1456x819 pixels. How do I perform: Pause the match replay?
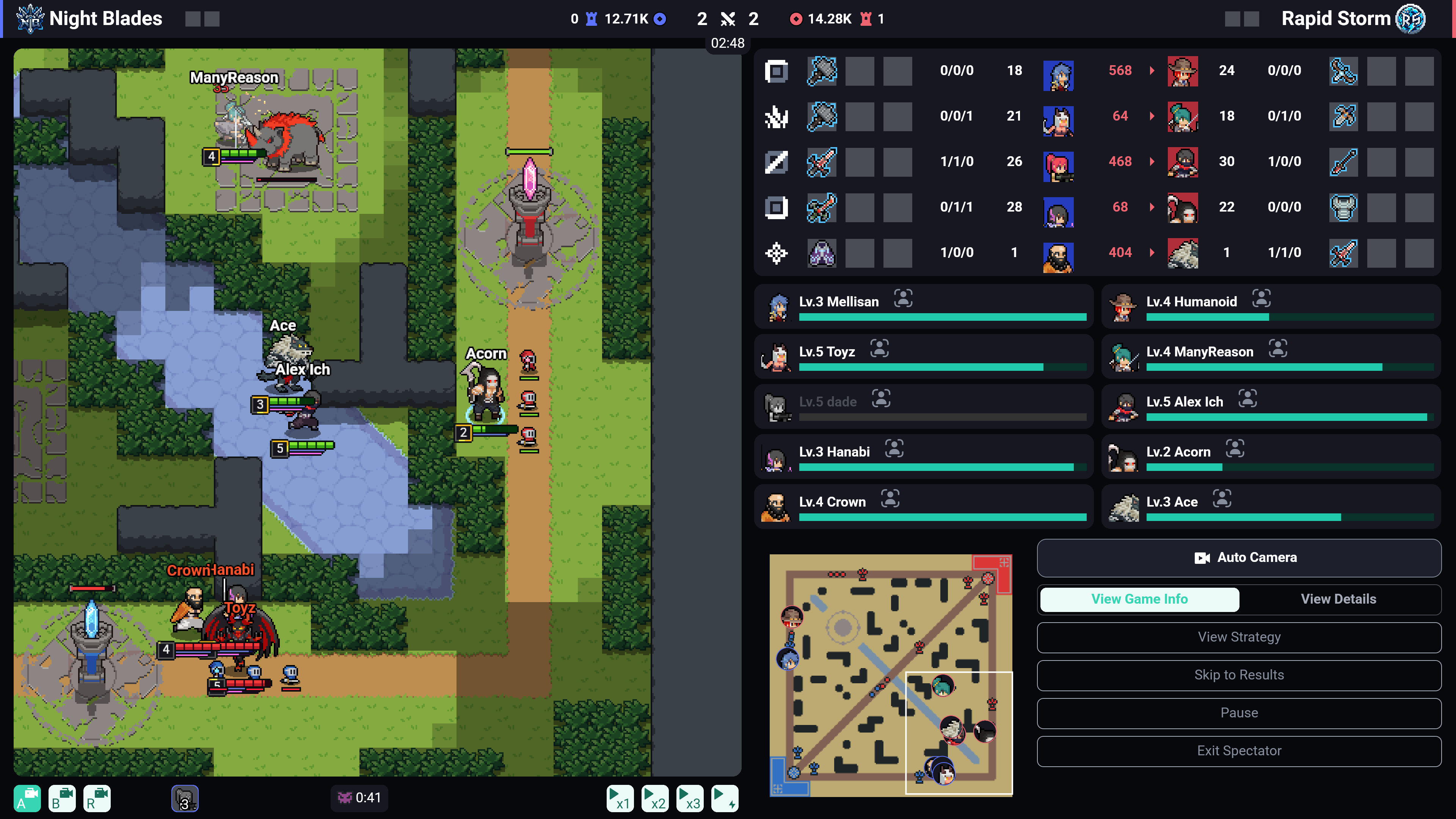[x=1238, y=713]
